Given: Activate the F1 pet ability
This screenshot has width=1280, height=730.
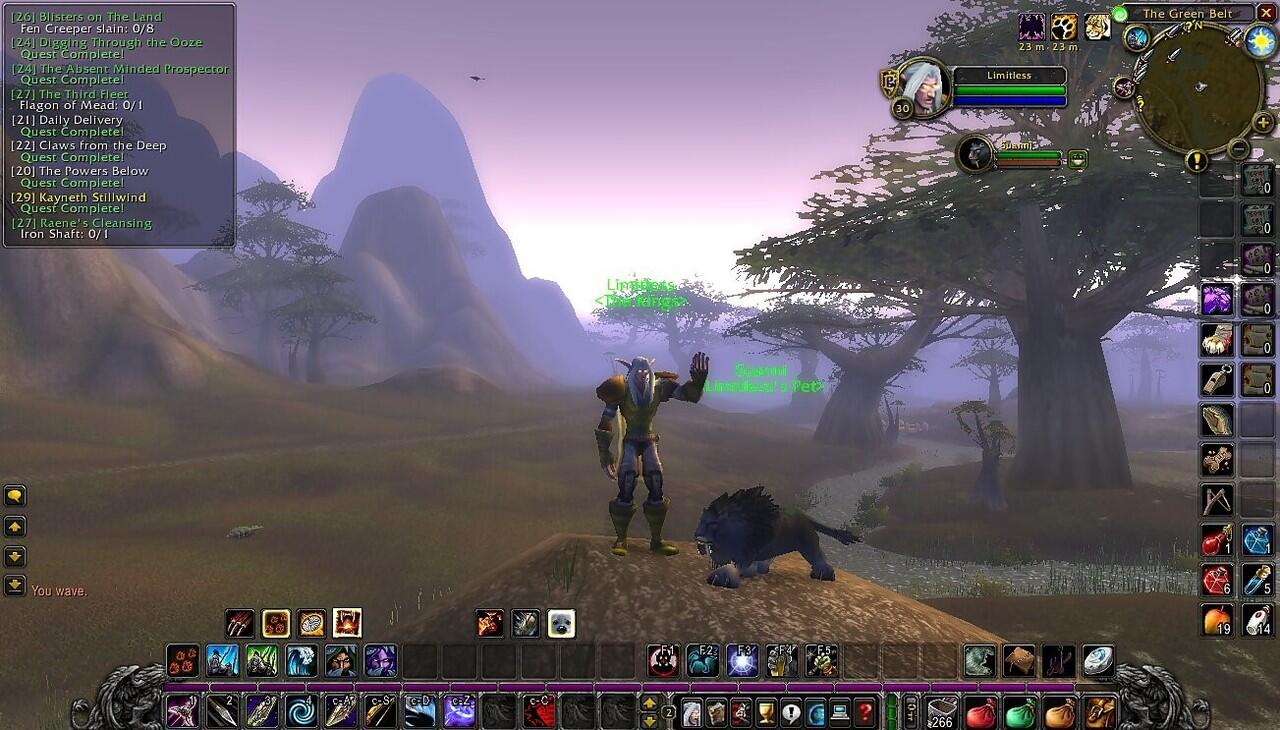Looking at the screenshot, I should (x=663, y=660).
